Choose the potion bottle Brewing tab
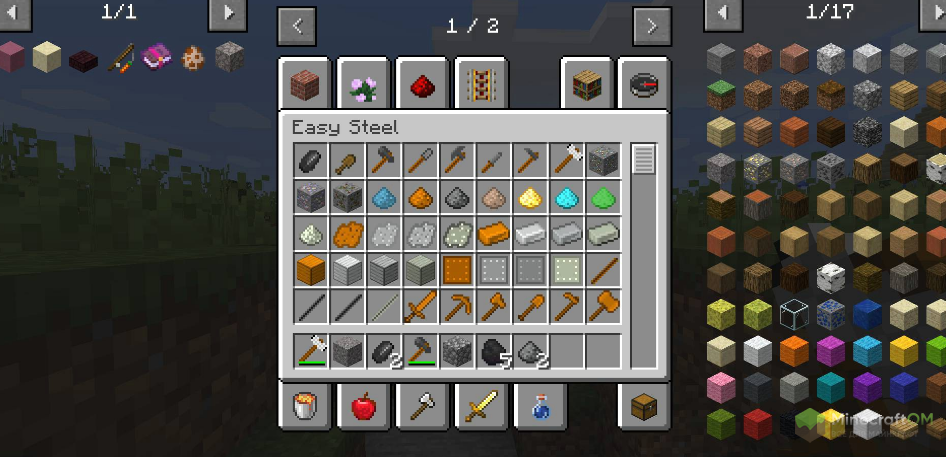The width and height of the screenshot is (946, 457). [x=539, y=407]
